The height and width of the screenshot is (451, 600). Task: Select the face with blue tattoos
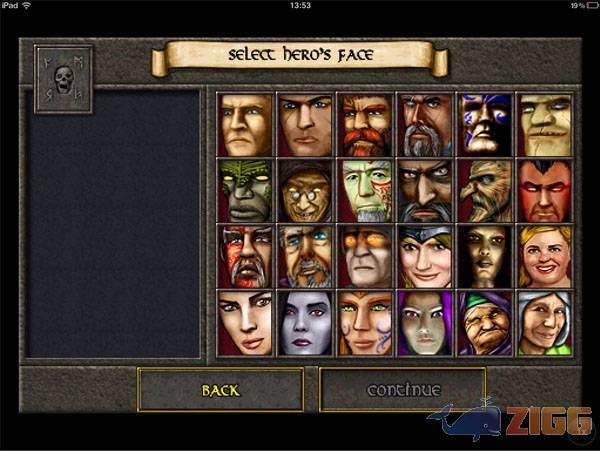pos(484,125)
